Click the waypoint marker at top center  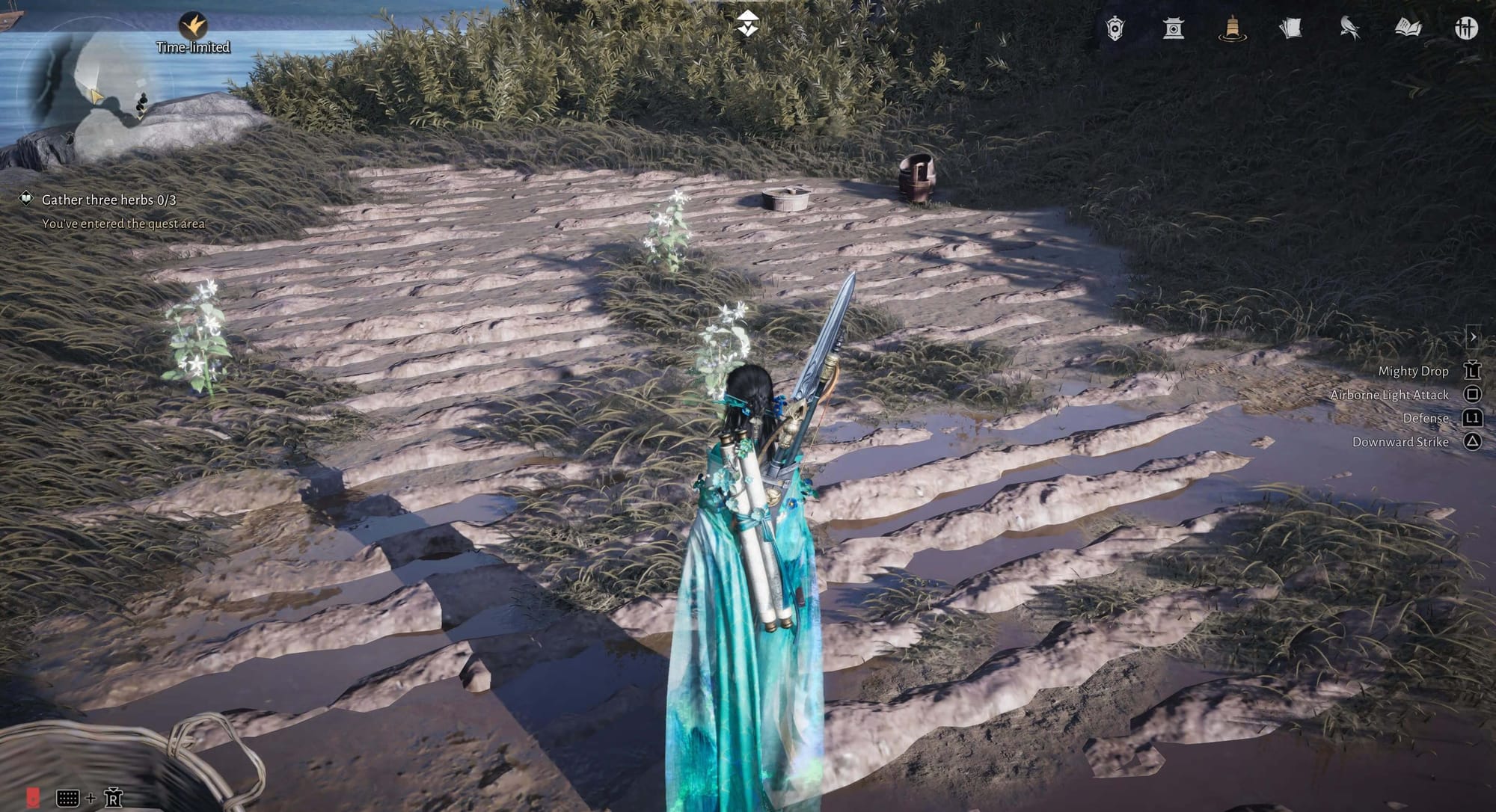coord(747,24)
